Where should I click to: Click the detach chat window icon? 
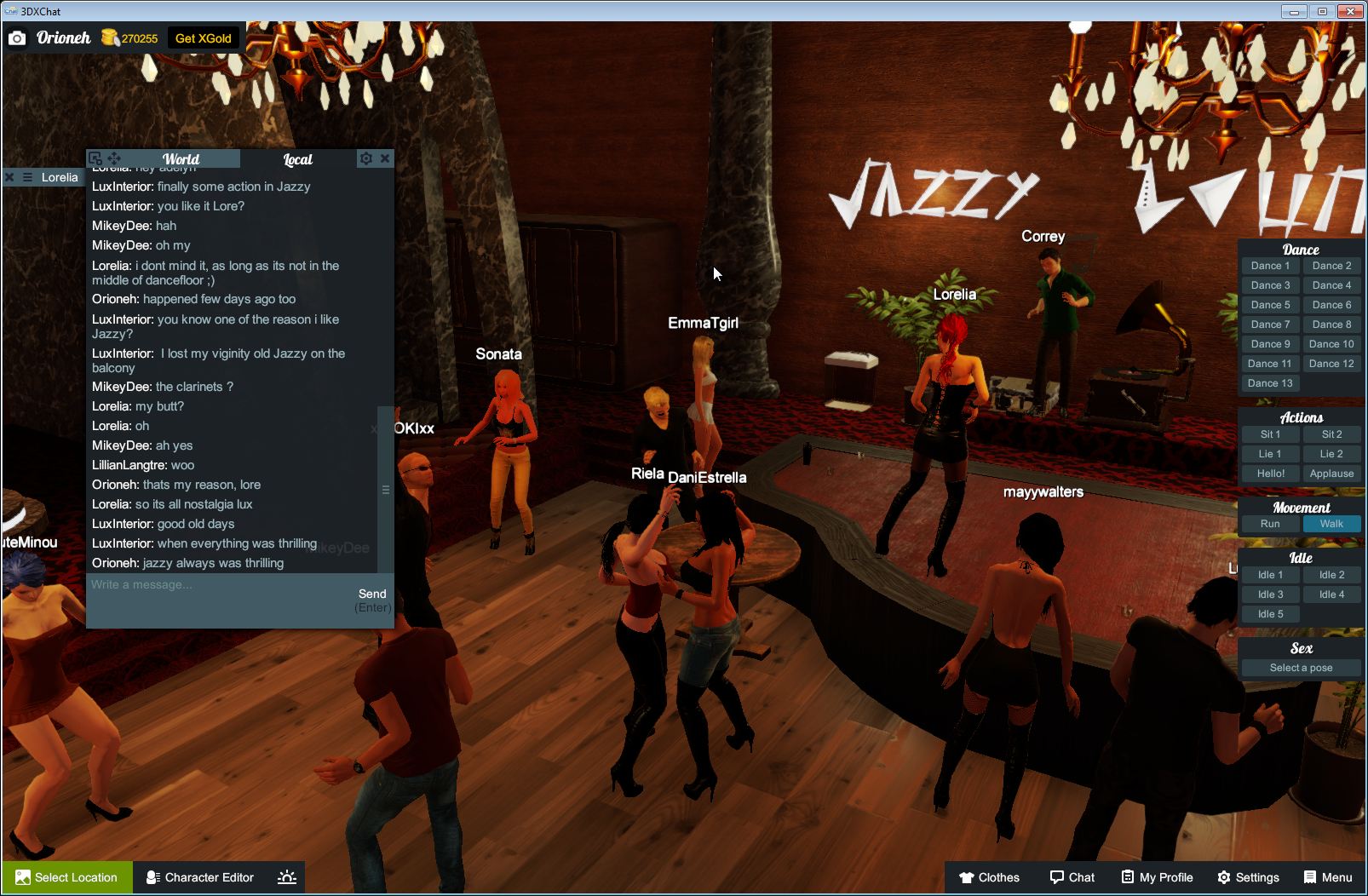96,158
